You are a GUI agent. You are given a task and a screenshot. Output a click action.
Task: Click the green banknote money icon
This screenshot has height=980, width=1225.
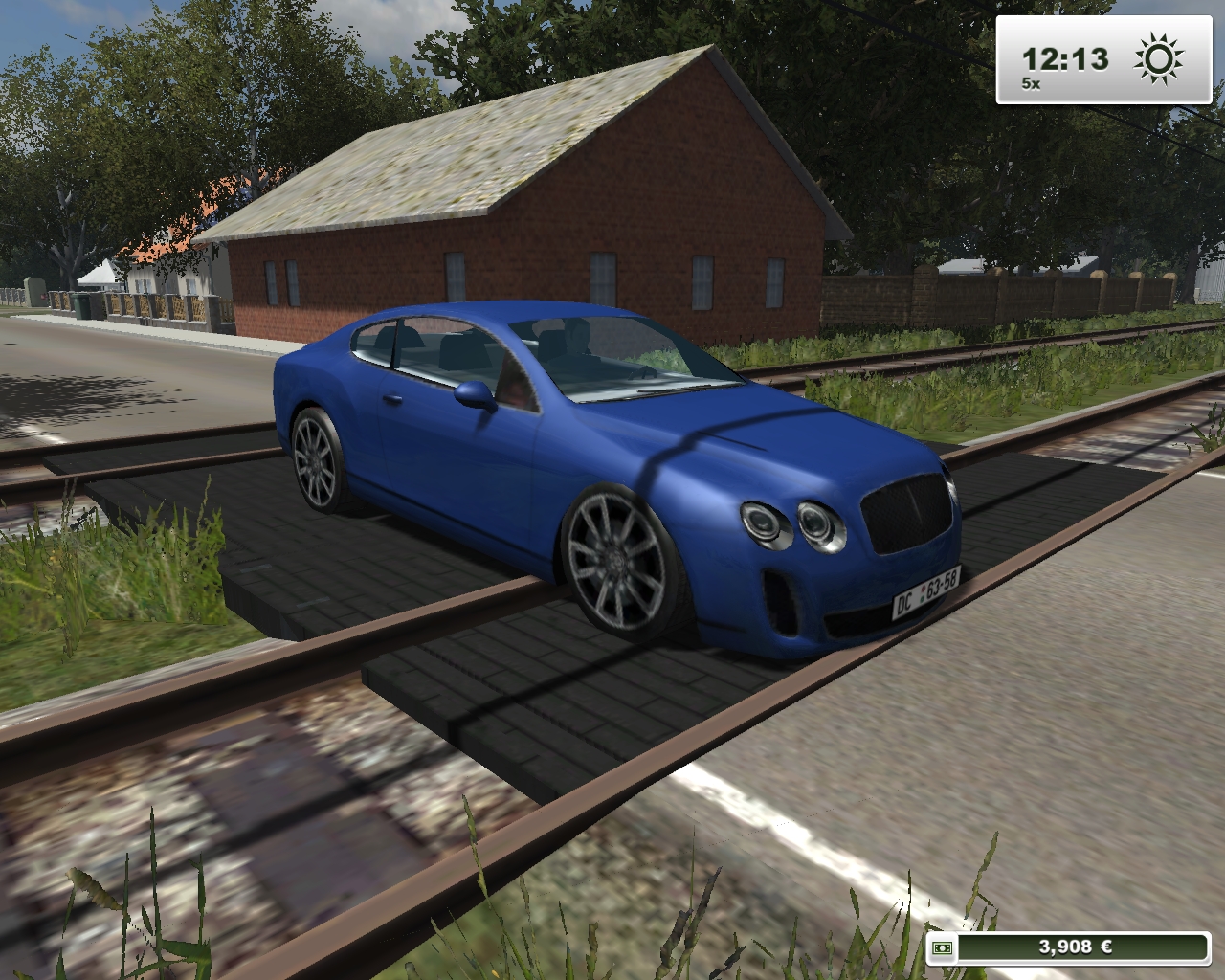coord(943,947)
